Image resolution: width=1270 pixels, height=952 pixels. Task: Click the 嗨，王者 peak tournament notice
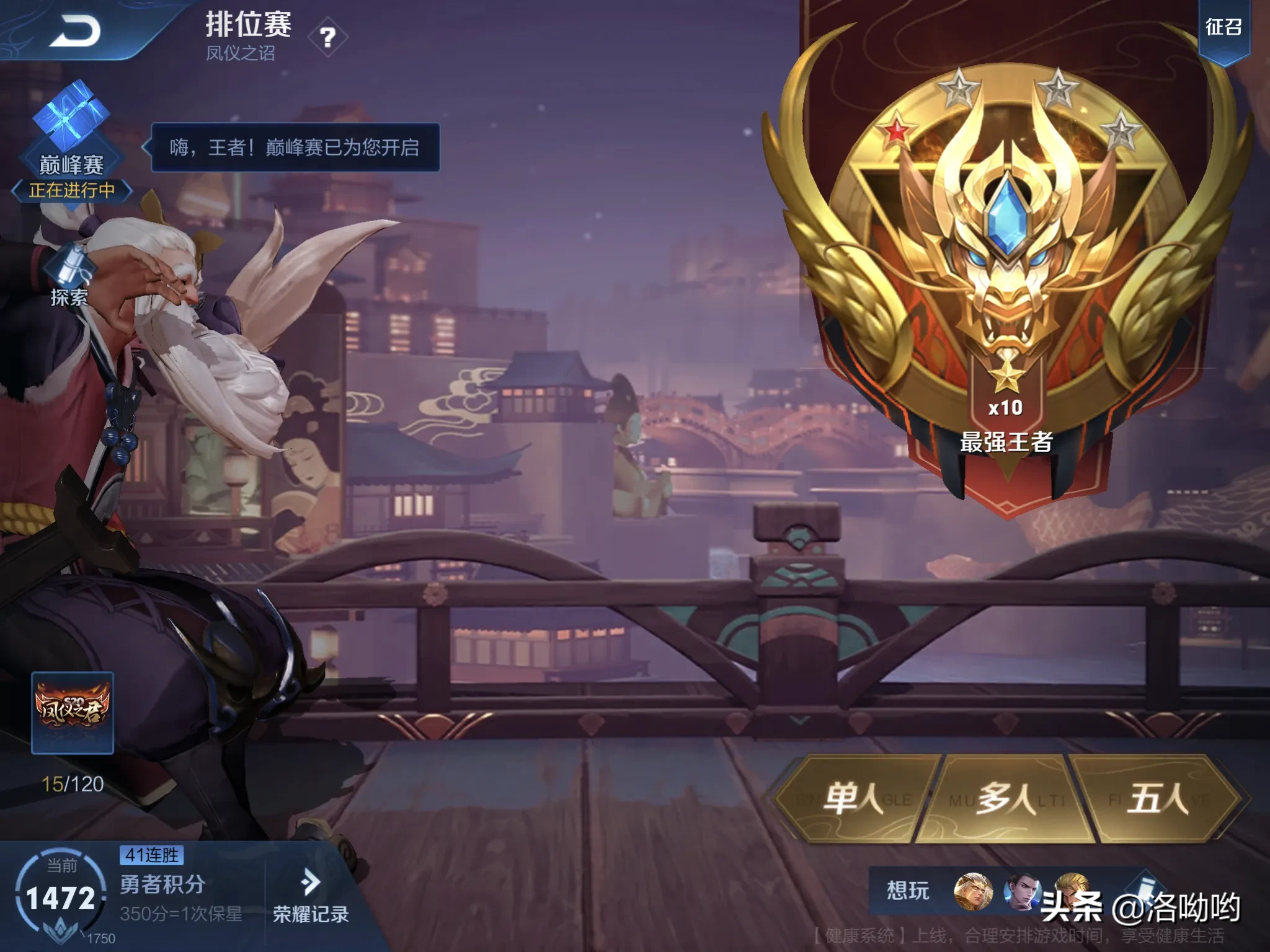tap(295, 148)
